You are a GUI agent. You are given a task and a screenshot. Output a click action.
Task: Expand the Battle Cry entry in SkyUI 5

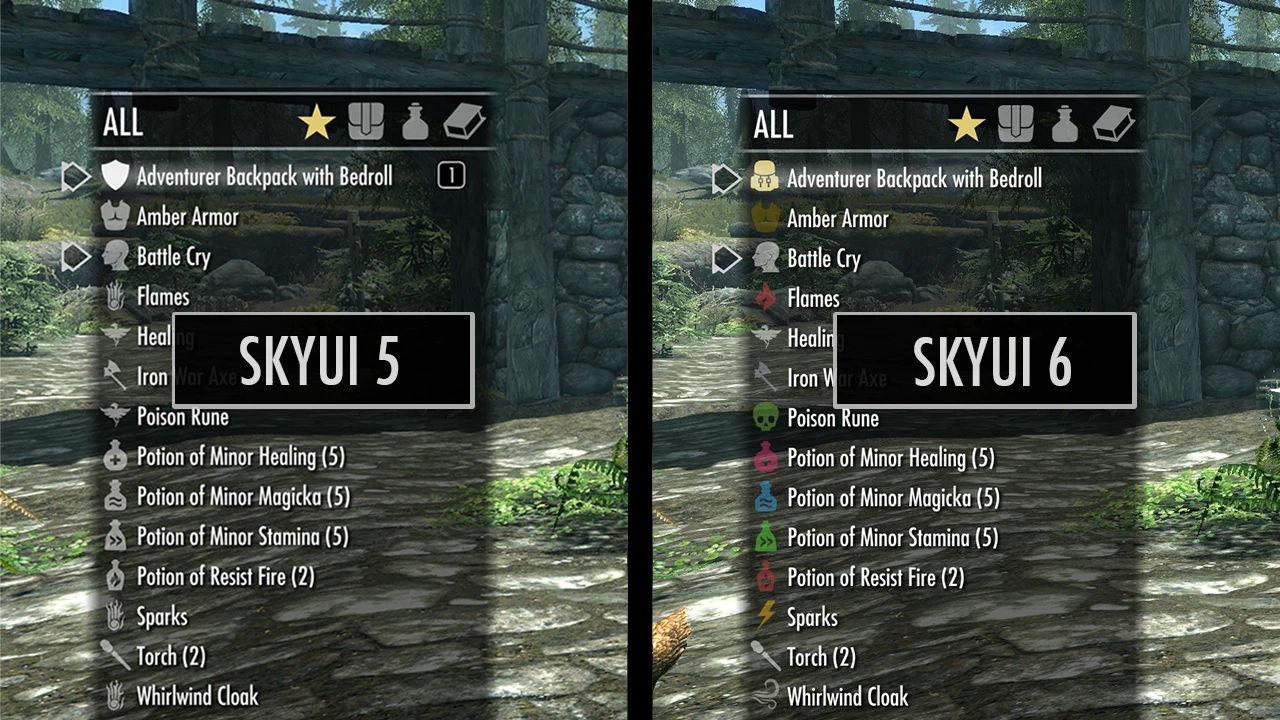tap(76, 257)
